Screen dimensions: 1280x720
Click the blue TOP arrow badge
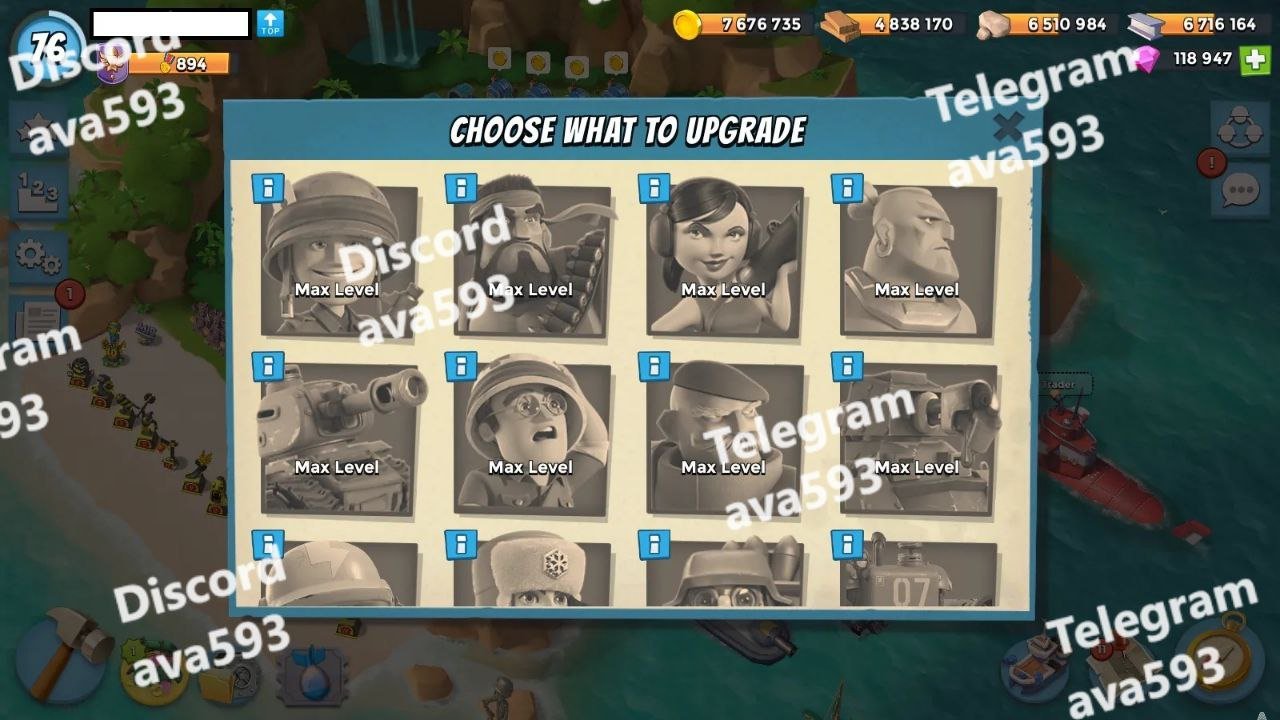pos(270,24)
